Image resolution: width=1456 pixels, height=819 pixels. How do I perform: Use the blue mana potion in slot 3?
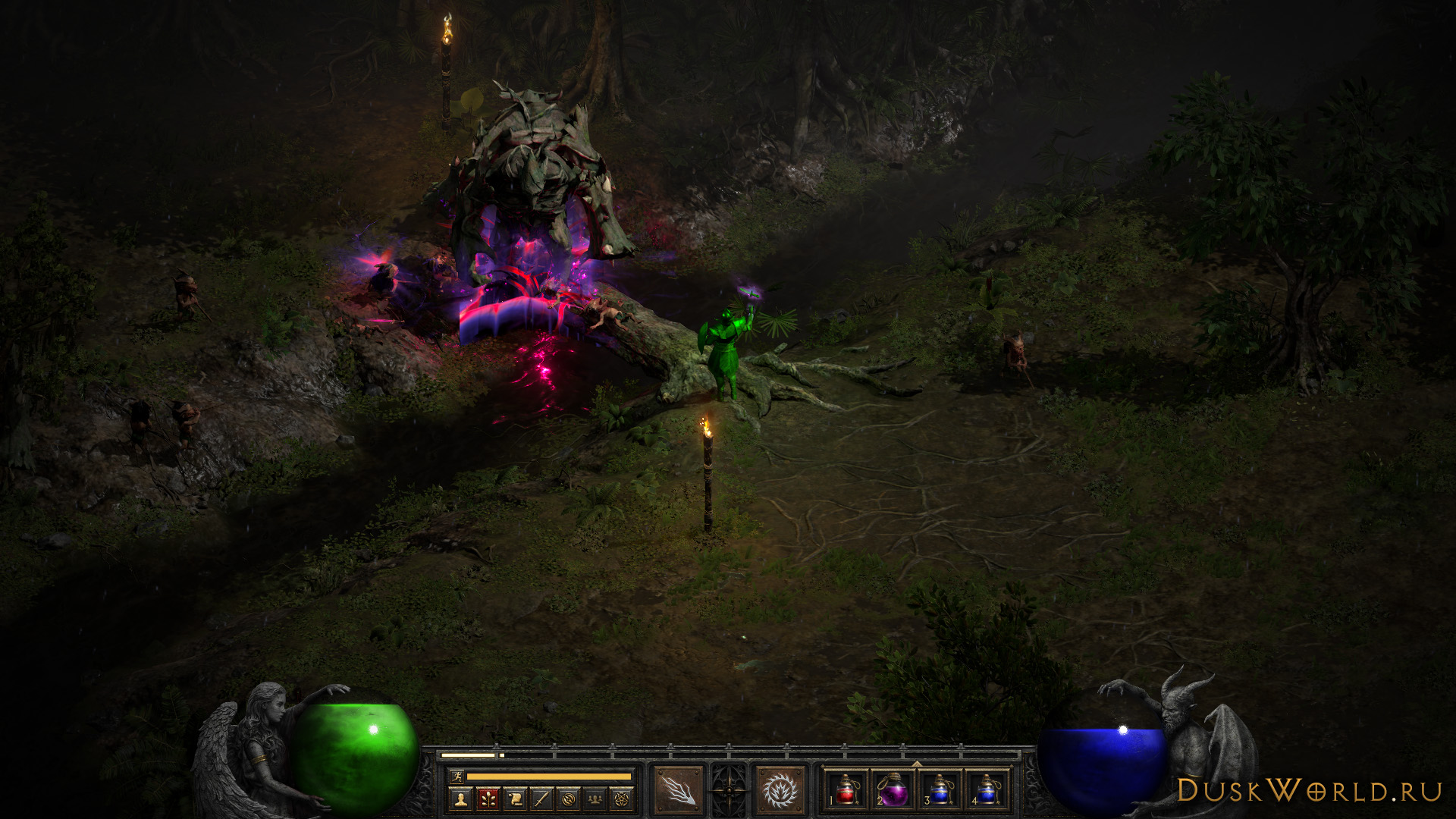click(940, 790)
